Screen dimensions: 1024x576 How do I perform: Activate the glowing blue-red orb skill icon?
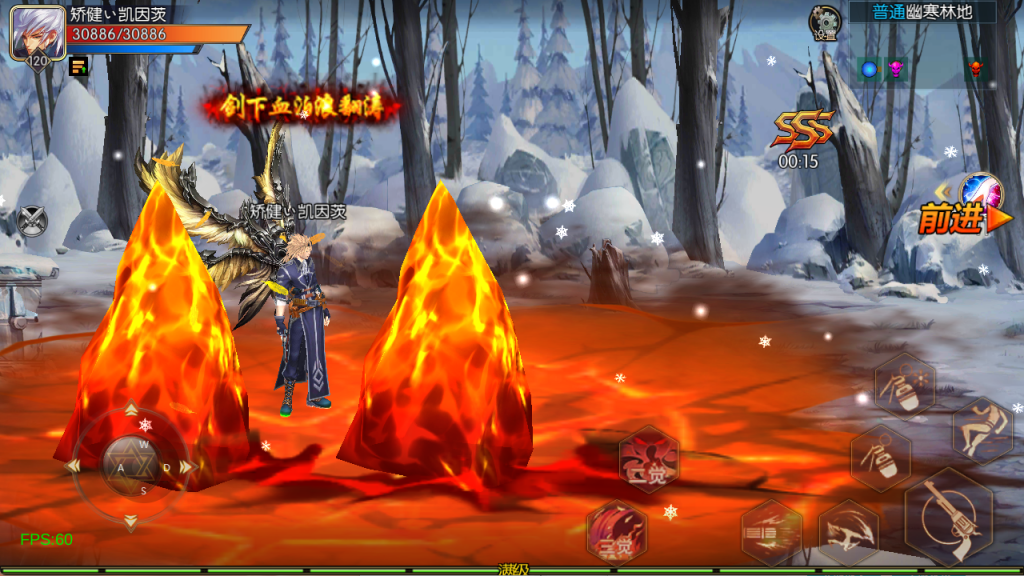pos(980,191)
